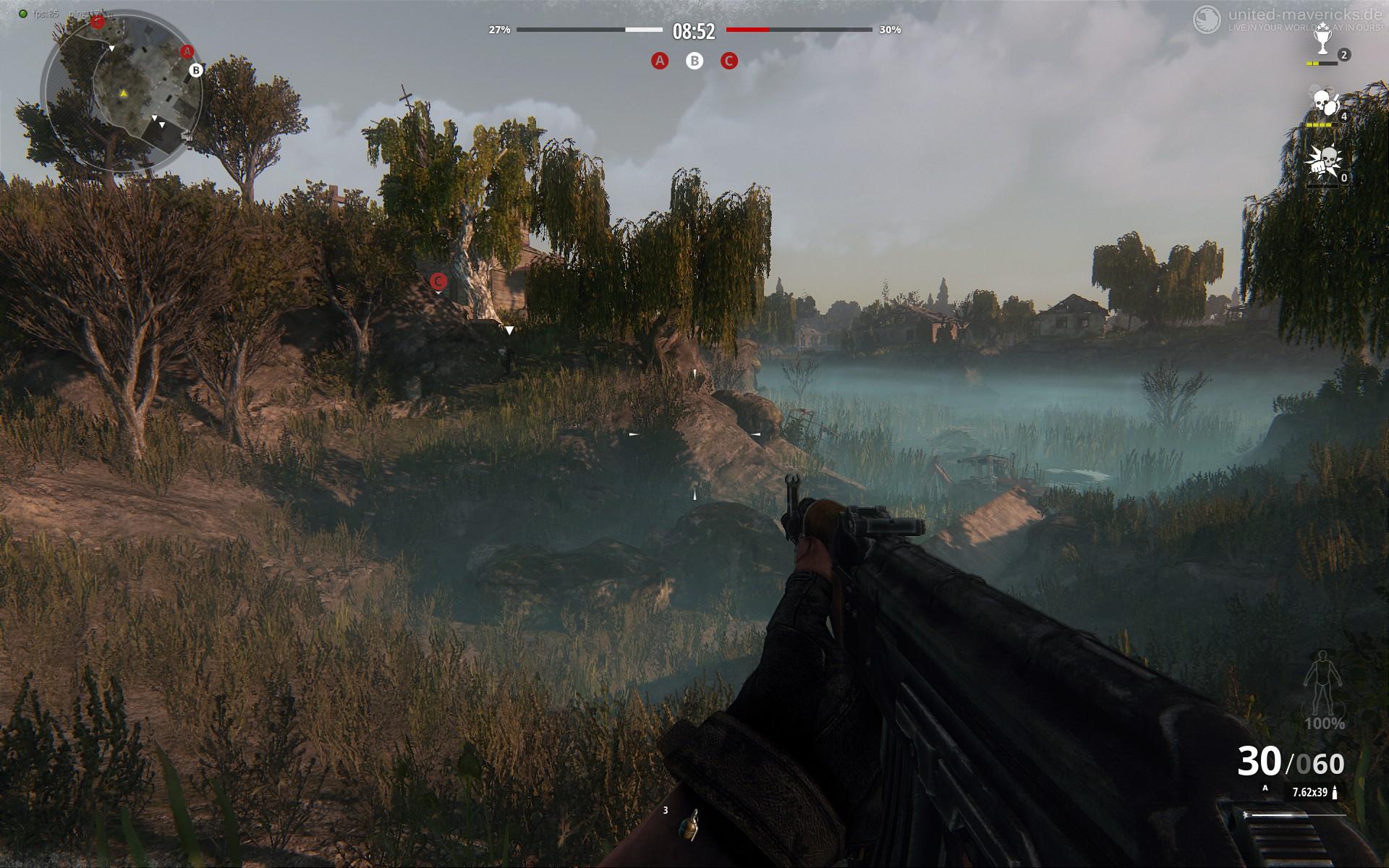Image resolution: width=1389 pixels, height=868 pixels.
Task: Click the trophy score icon
Action: tap(1322, 42)
